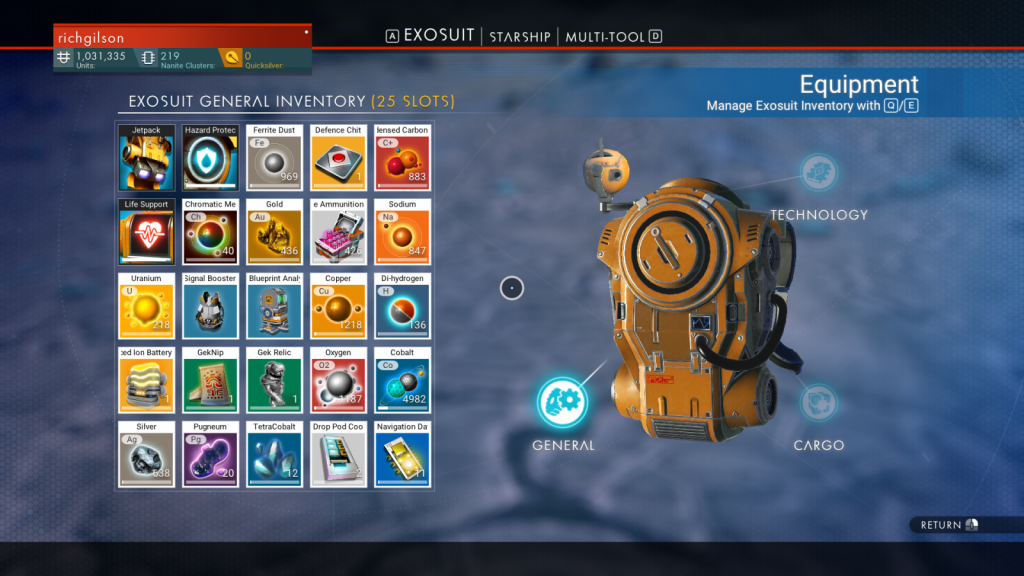Pick the Gek Relic item
This screenshot has height=576, width=1024.
point(275,380)
